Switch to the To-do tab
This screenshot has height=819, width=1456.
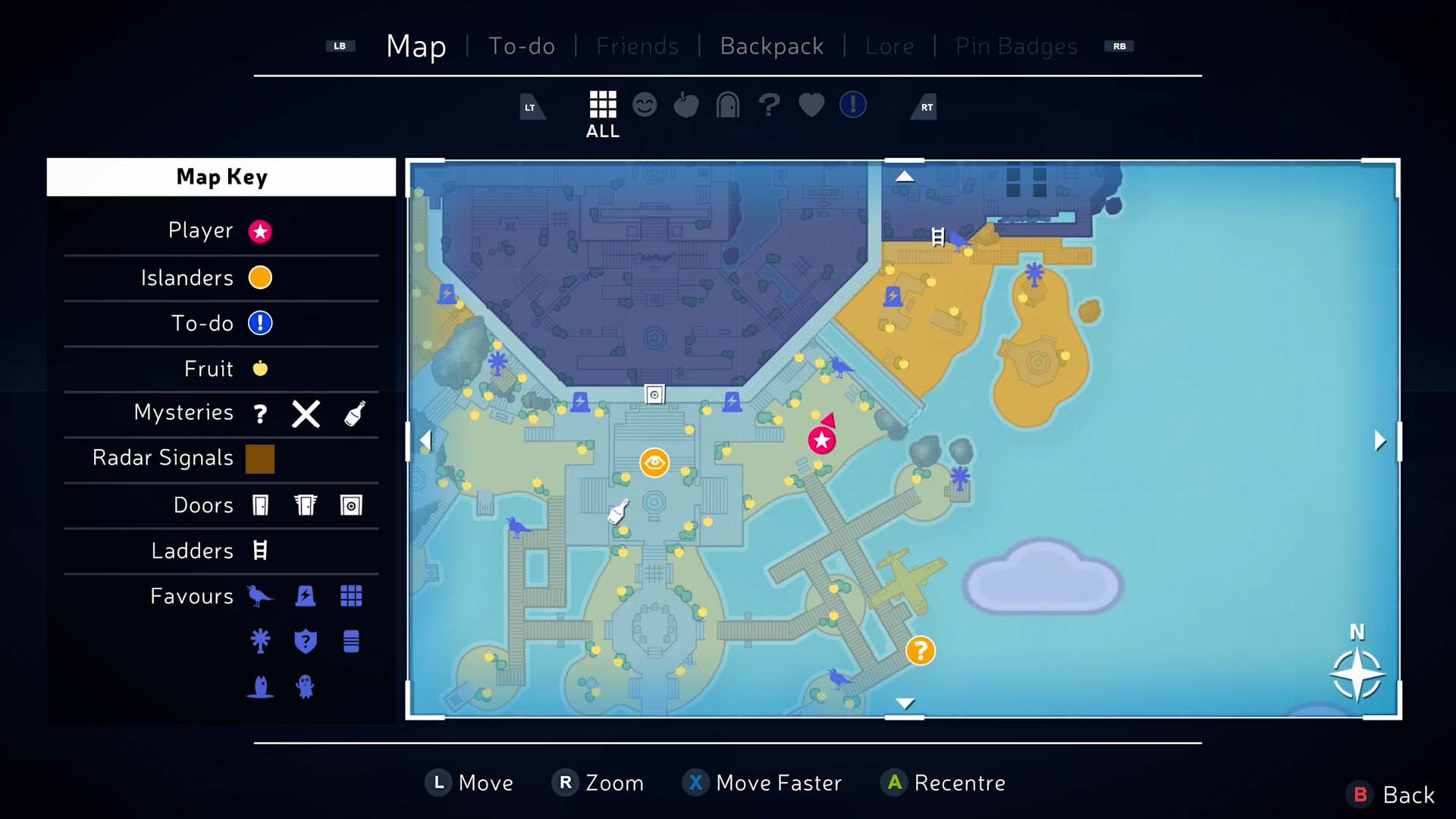(x=522, y=46)
